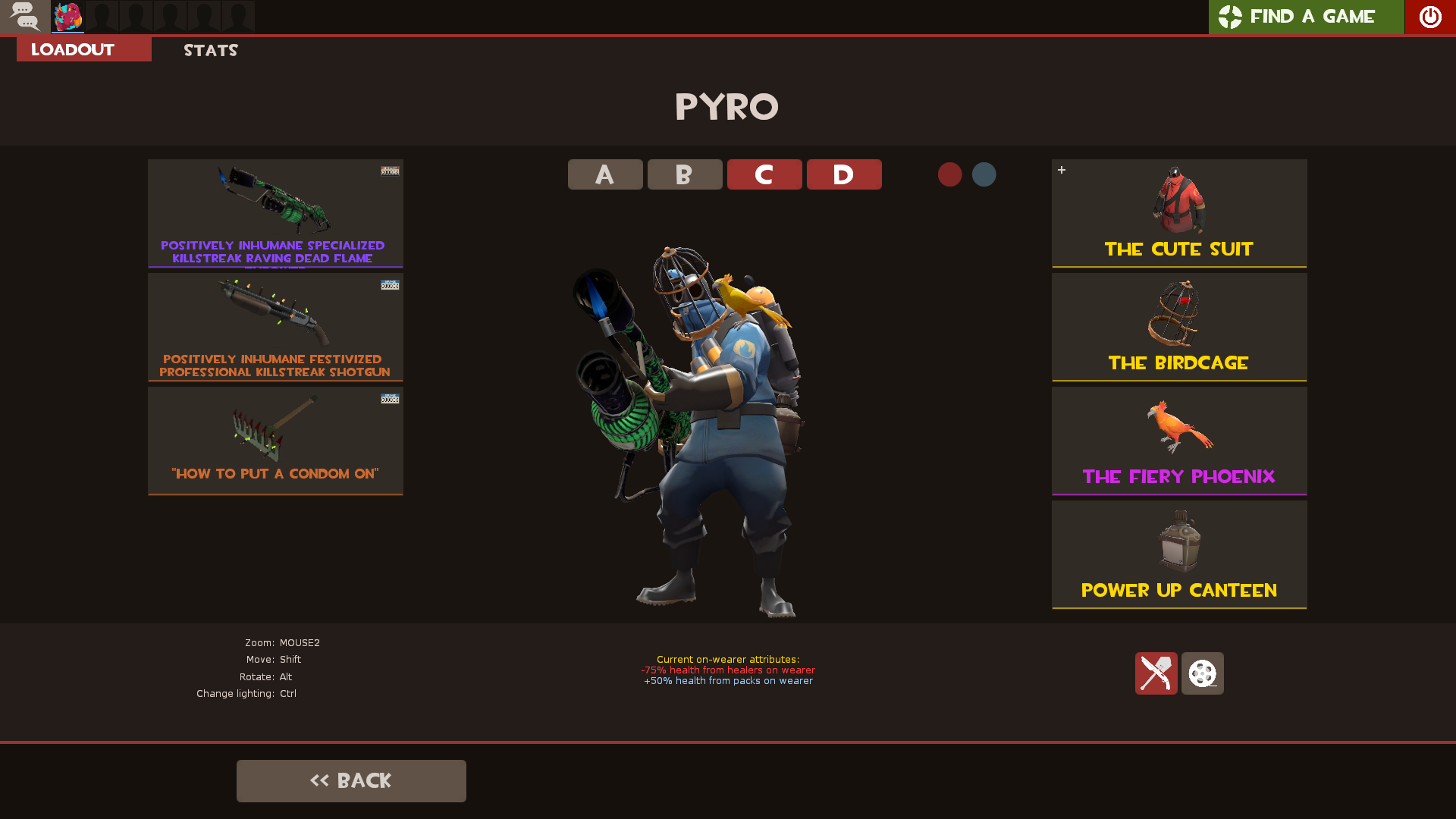The height and width of the screenshot is (819, 1456).
Task: Select the Power Up Canteen action slot
Action: point(1178,554)
